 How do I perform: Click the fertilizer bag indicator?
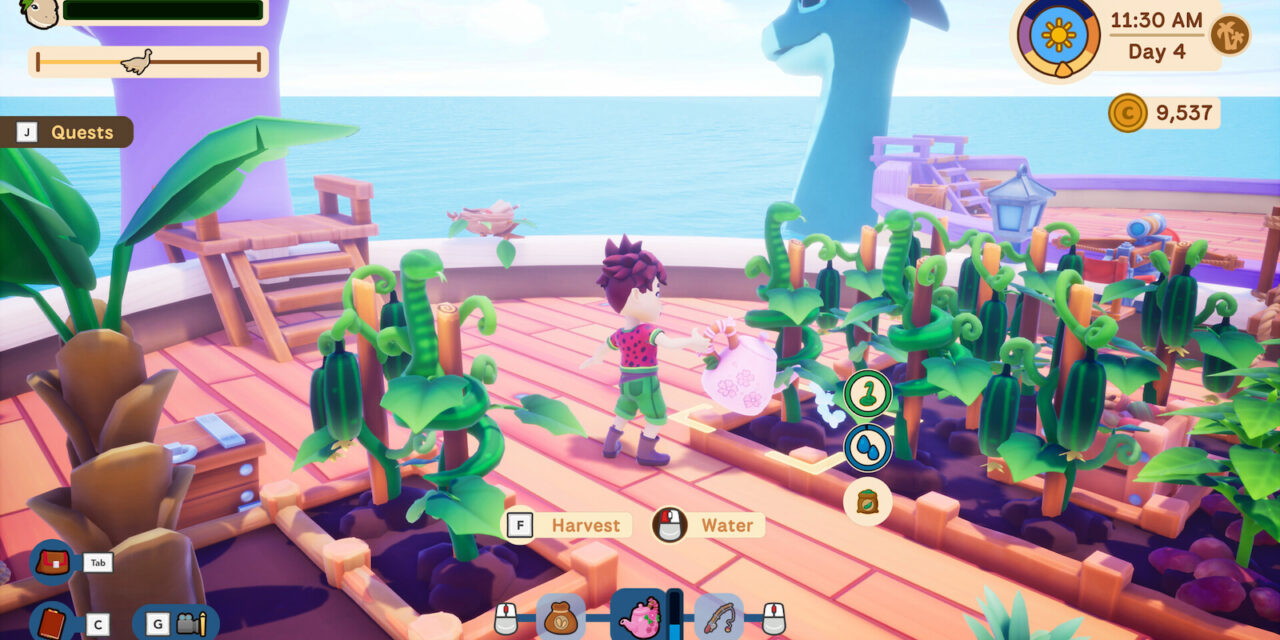tap(867, 501)
